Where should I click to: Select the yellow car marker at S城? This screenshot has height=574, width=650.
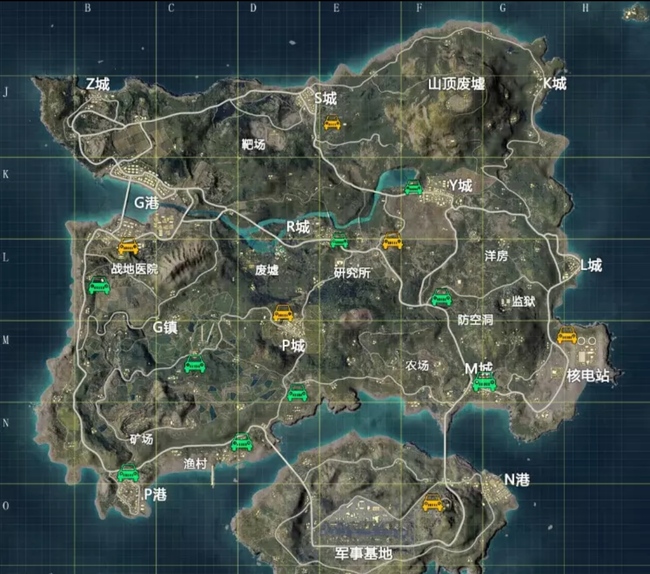(333, 124)
